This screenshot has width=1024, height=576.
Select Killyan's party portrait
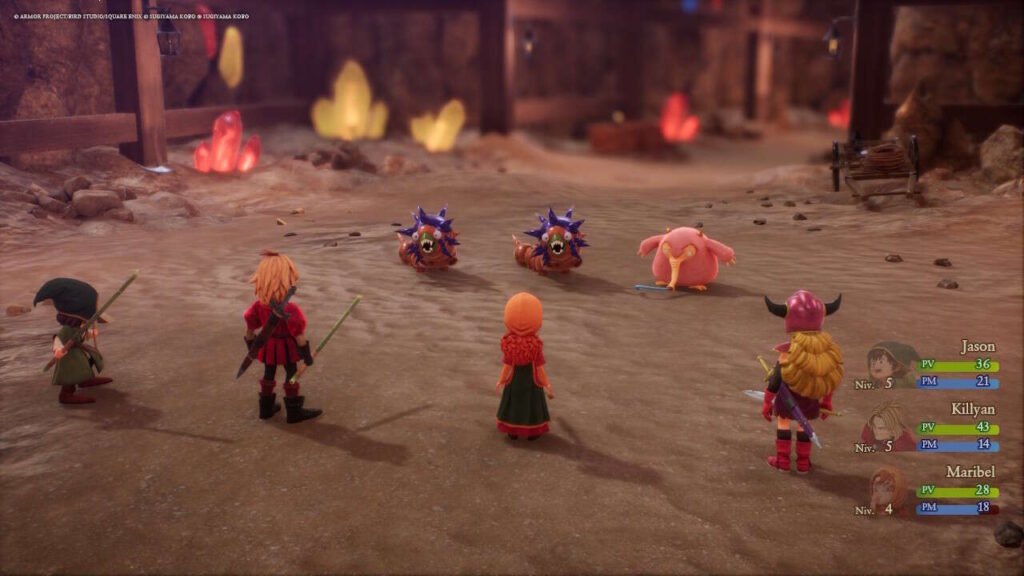point(888,426)
